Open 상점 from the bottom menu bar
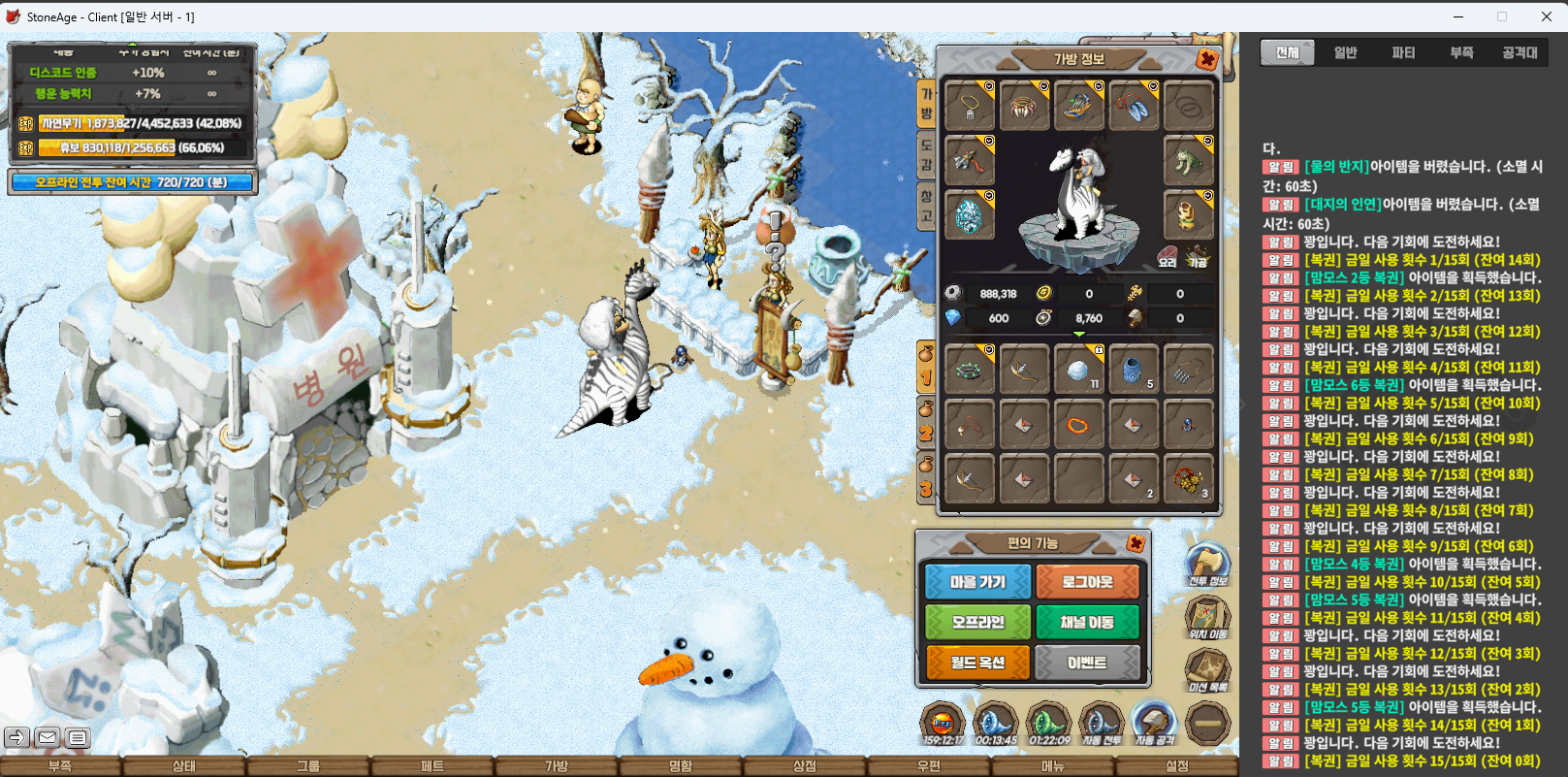This screenshot has height=777, width=1568. tap(805, 766)
